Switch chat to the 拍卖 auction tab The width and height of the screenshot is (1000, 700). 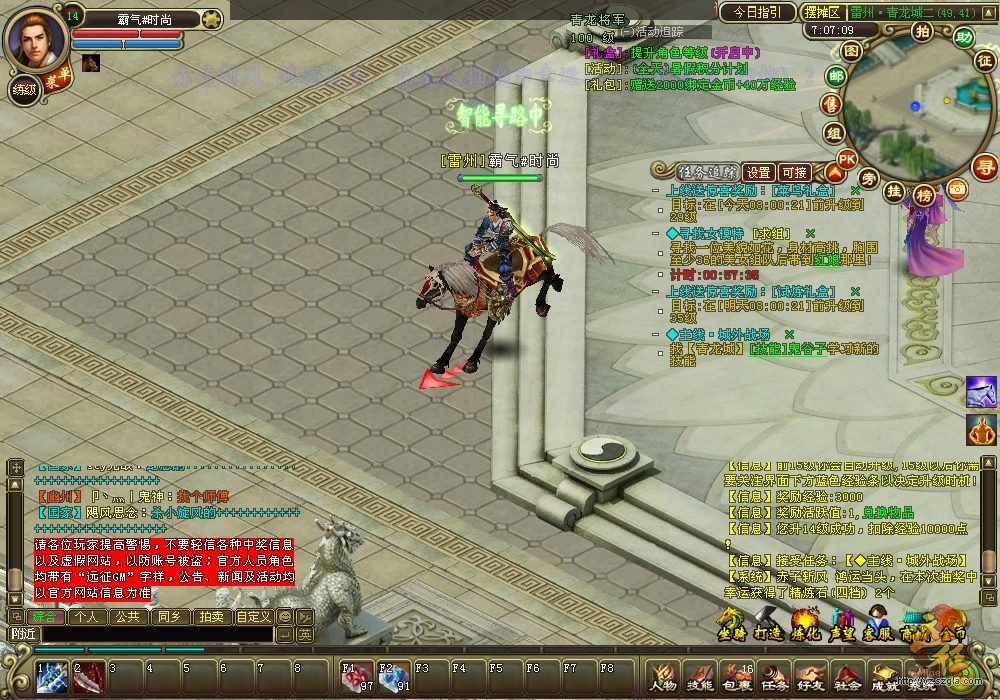[210, 617]
